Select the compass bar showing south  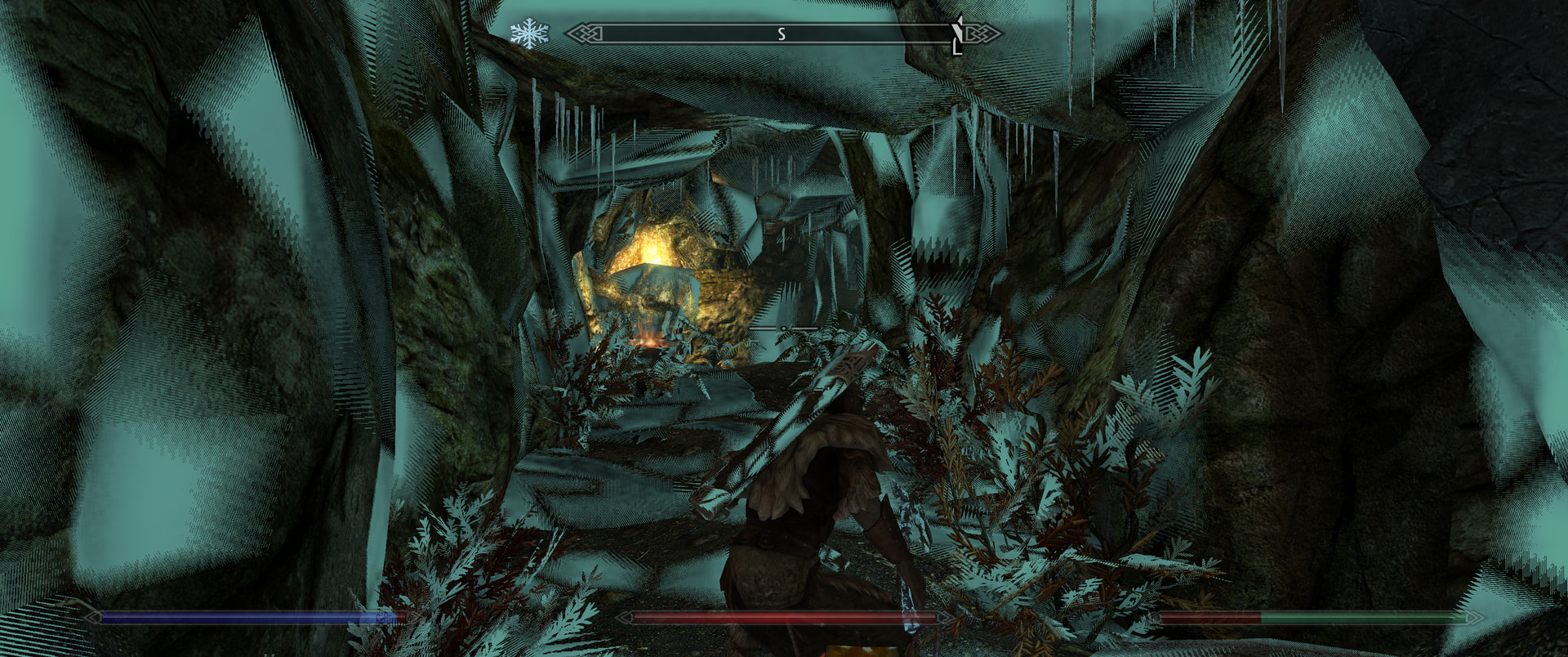tap(782, 34)
